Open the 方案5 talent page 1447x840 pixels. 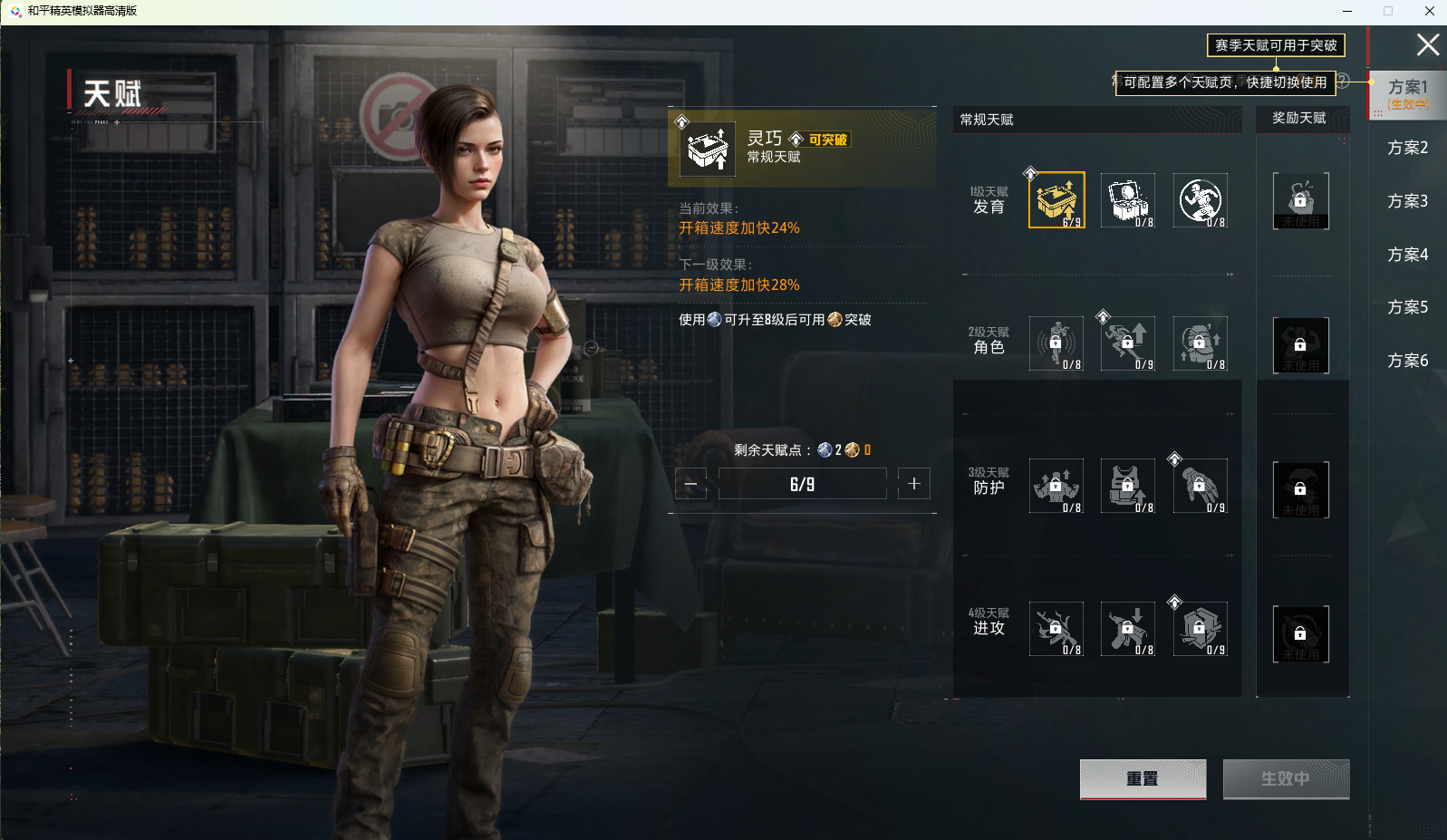point(1407,307)
